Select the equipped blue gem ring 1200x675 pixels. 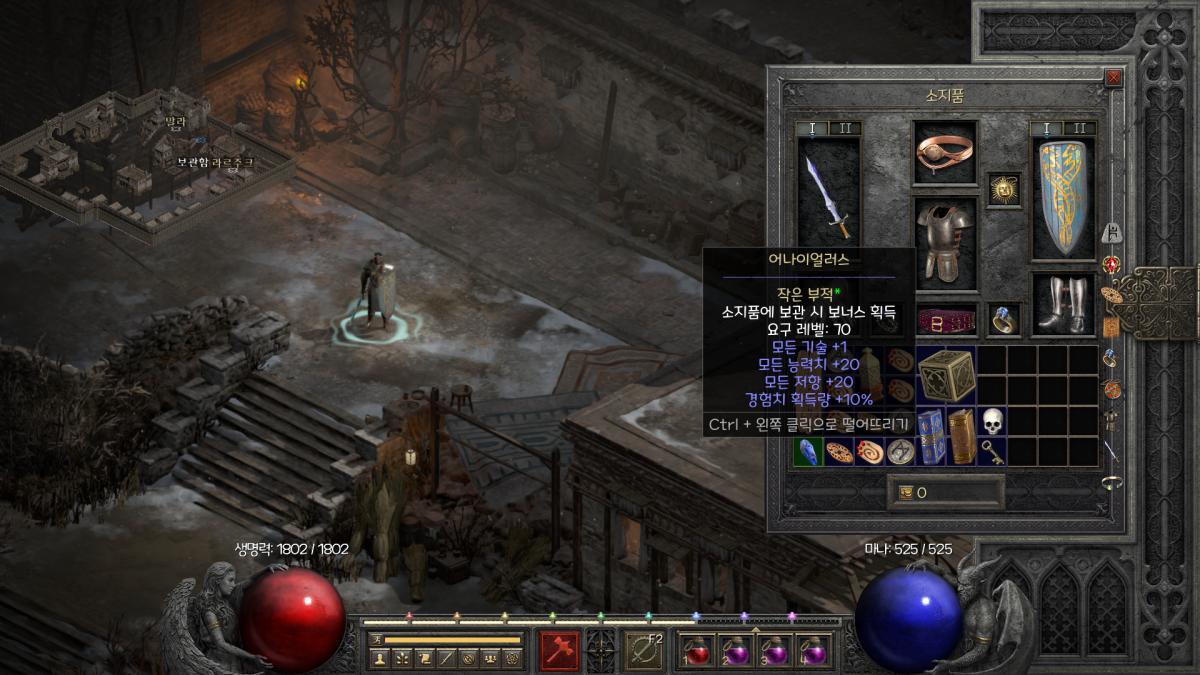click(x=1003, y=319)
